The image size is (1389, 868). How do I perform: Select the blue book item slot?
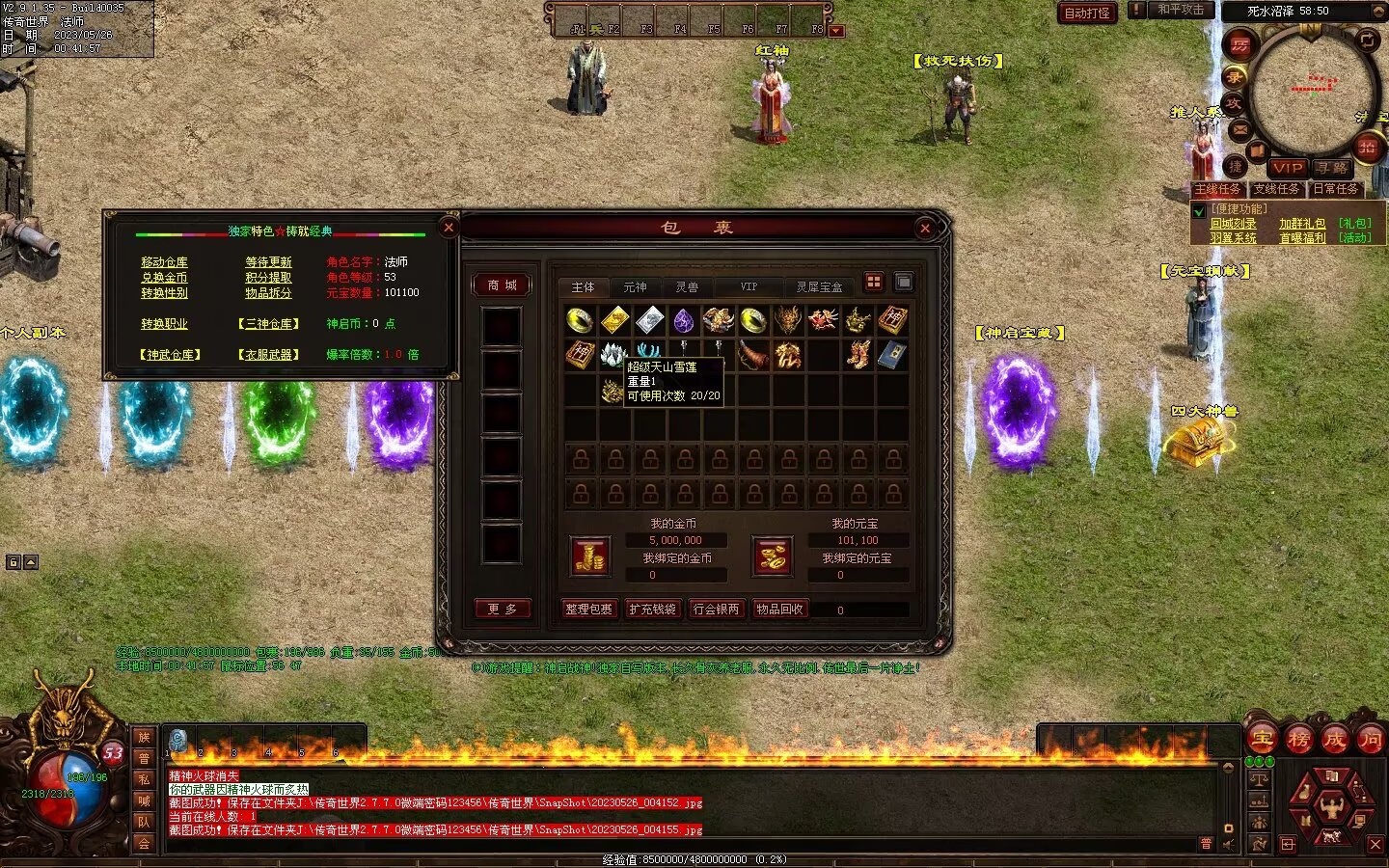click(x=892, y=355)
